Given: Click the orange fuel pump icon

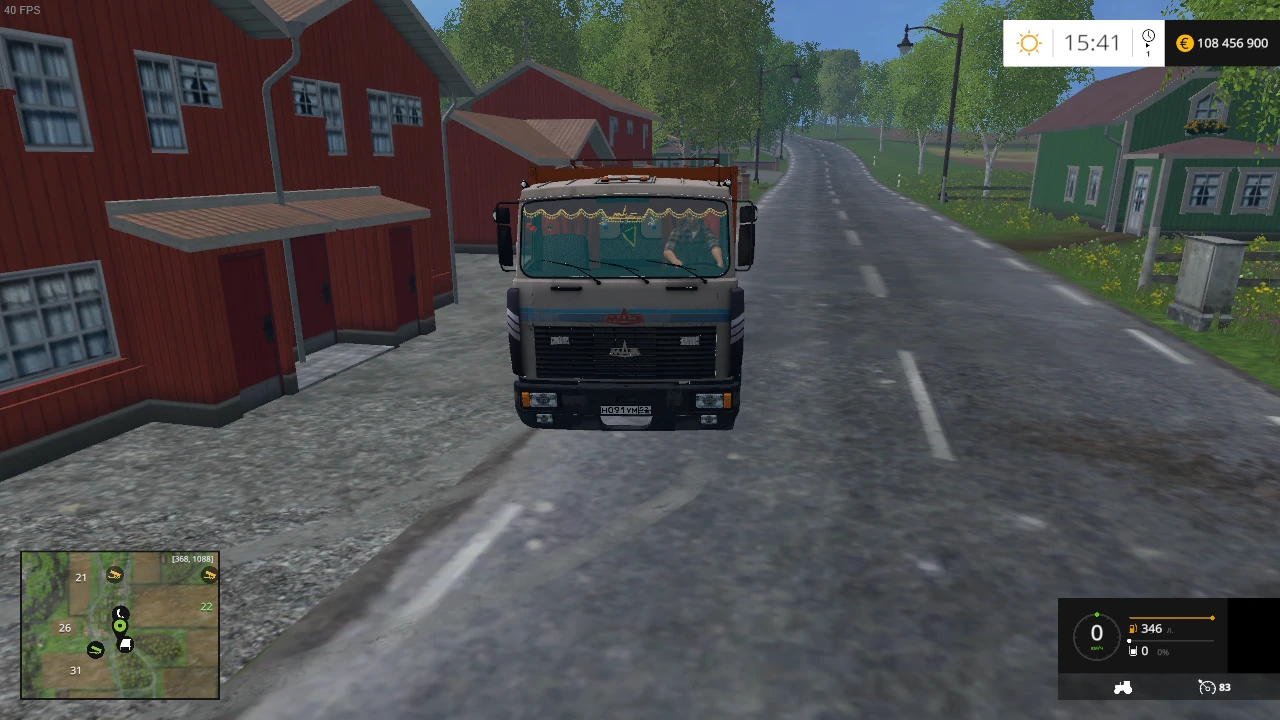Looking at the screenshot, I should 1131,628.
